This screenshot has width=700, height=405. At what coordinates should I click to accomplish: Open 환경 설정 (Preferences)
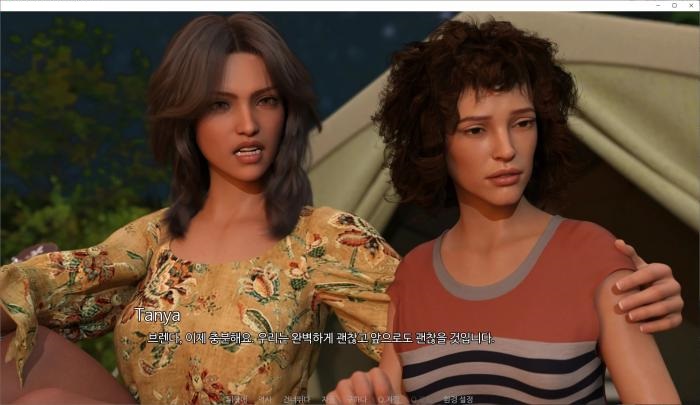458,399
